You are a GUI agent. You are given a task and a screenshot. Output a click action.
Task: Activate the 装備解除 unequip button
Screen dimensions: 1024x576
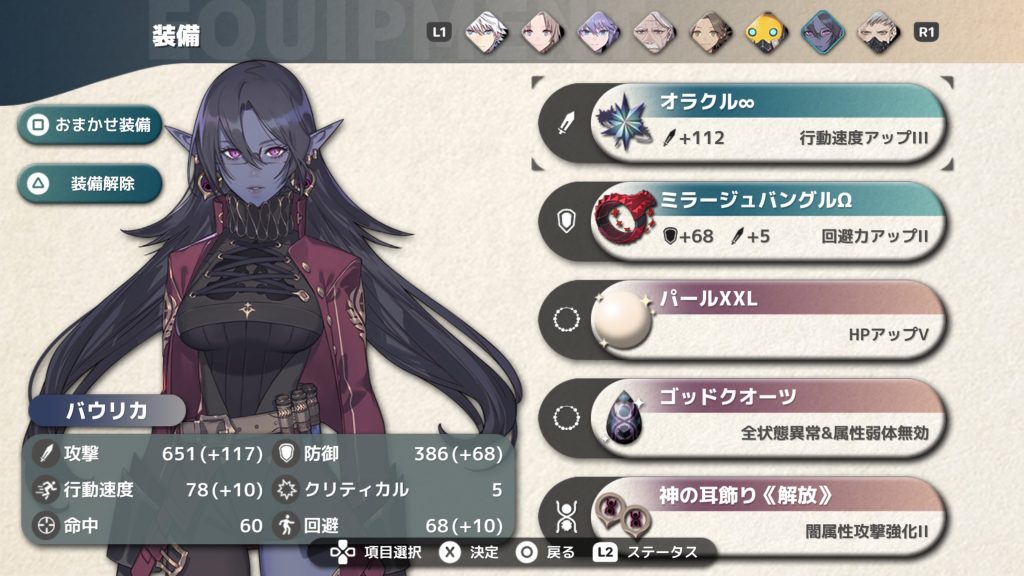(90, 184)
